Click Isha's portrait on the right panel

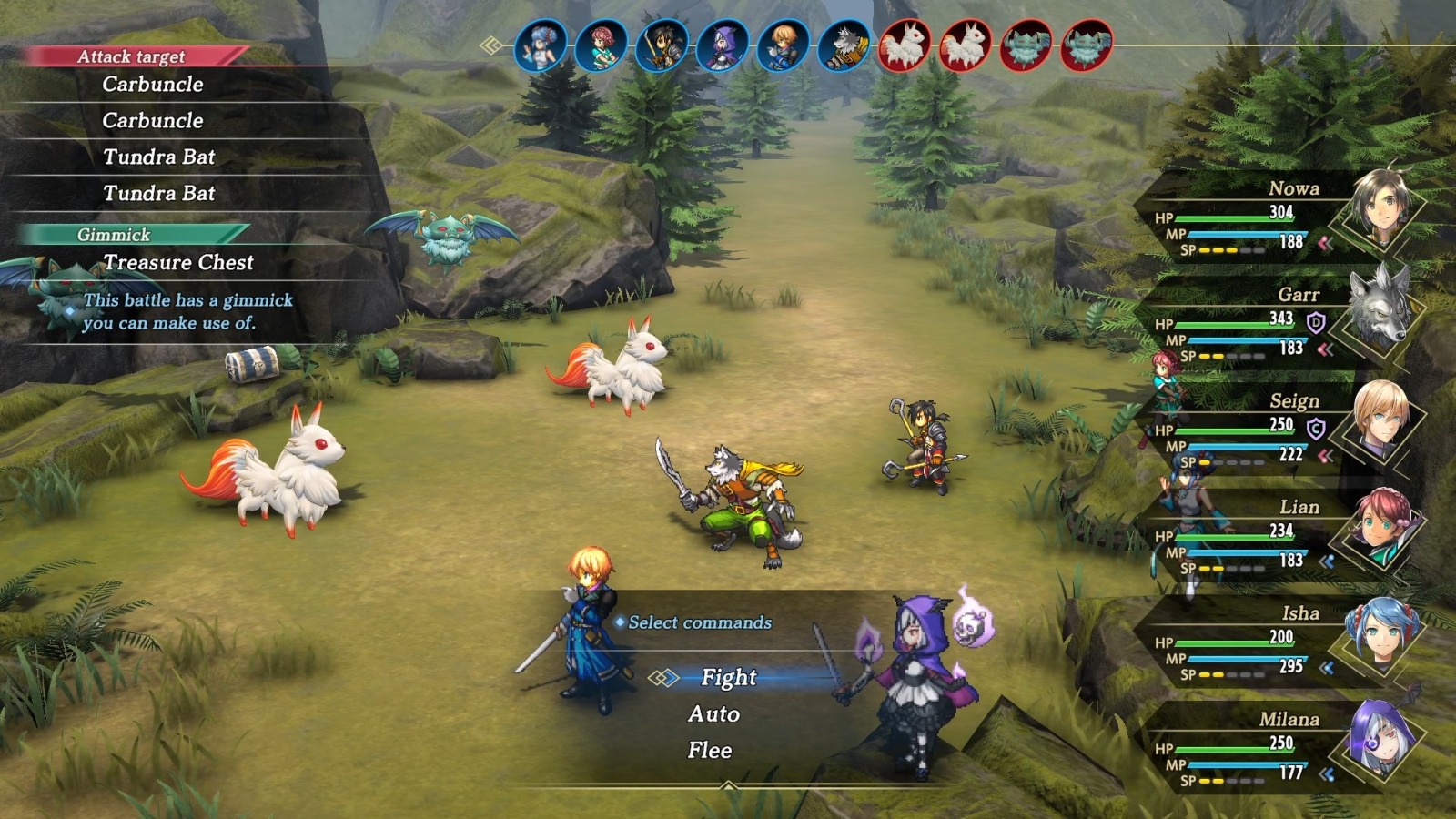pyautogui.click(x=1383, y=632)
